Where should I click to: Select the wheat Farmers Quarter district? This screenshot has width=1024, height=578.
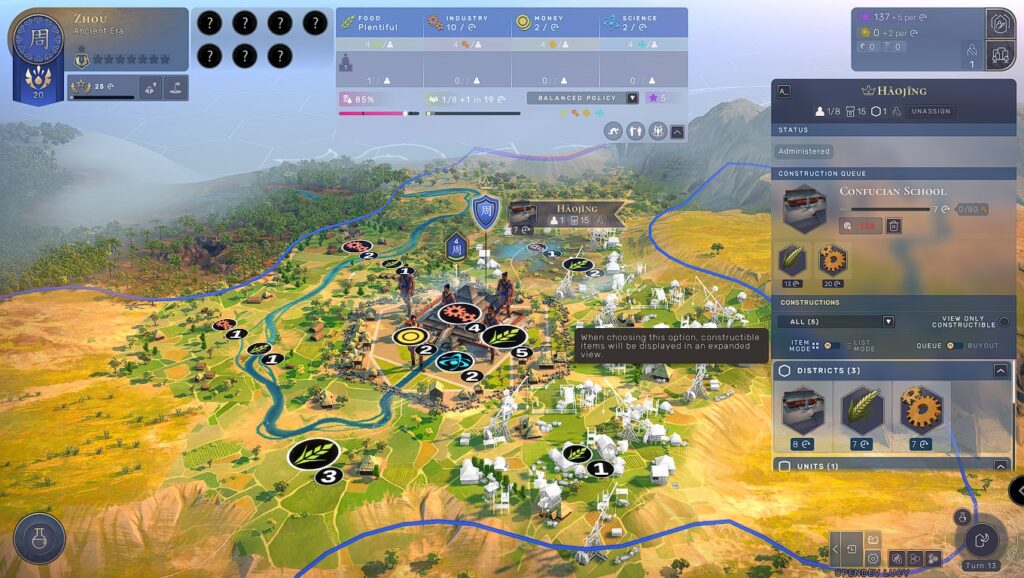[862, 410]
